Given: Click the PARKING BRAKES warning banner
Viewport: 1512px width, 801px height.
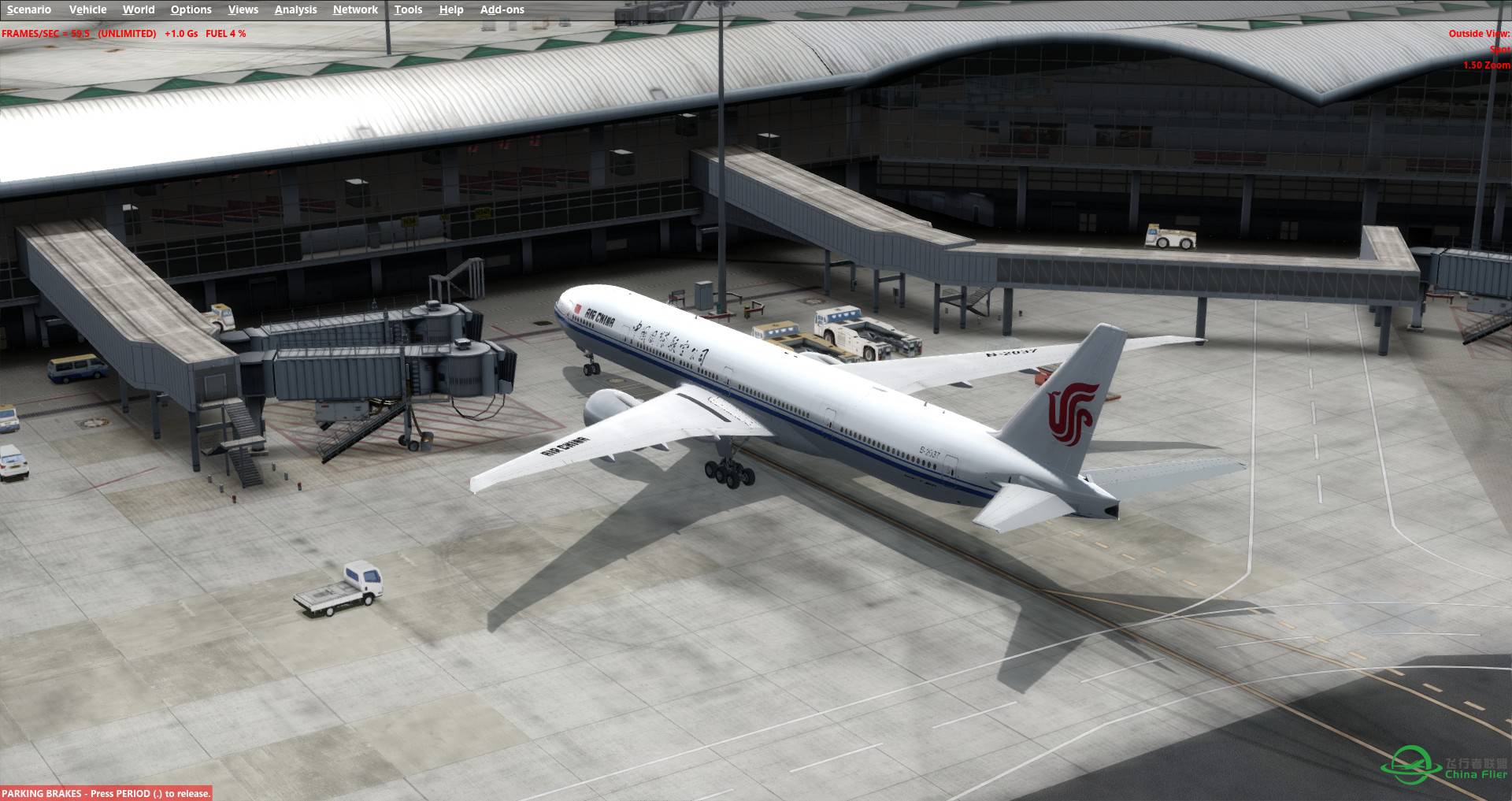Looking at the screenshot, I should click(105, 793).
